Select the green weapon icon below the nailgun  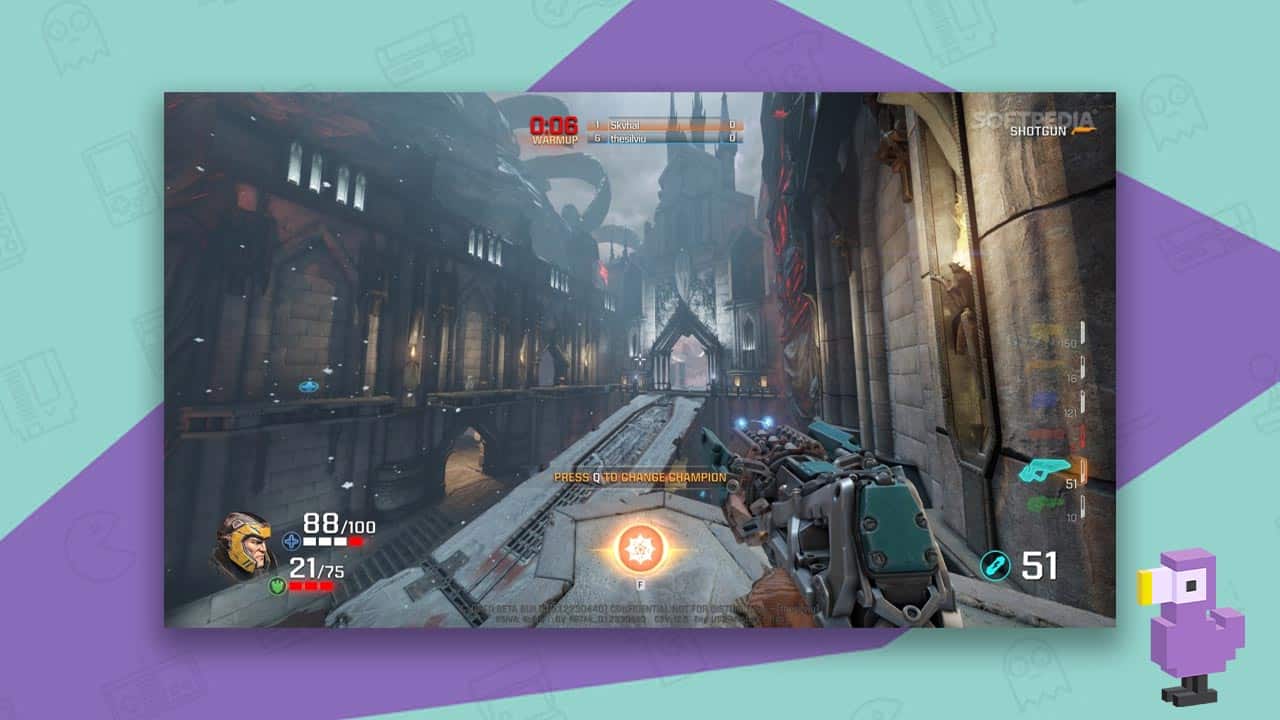[x=1040, y=503]
